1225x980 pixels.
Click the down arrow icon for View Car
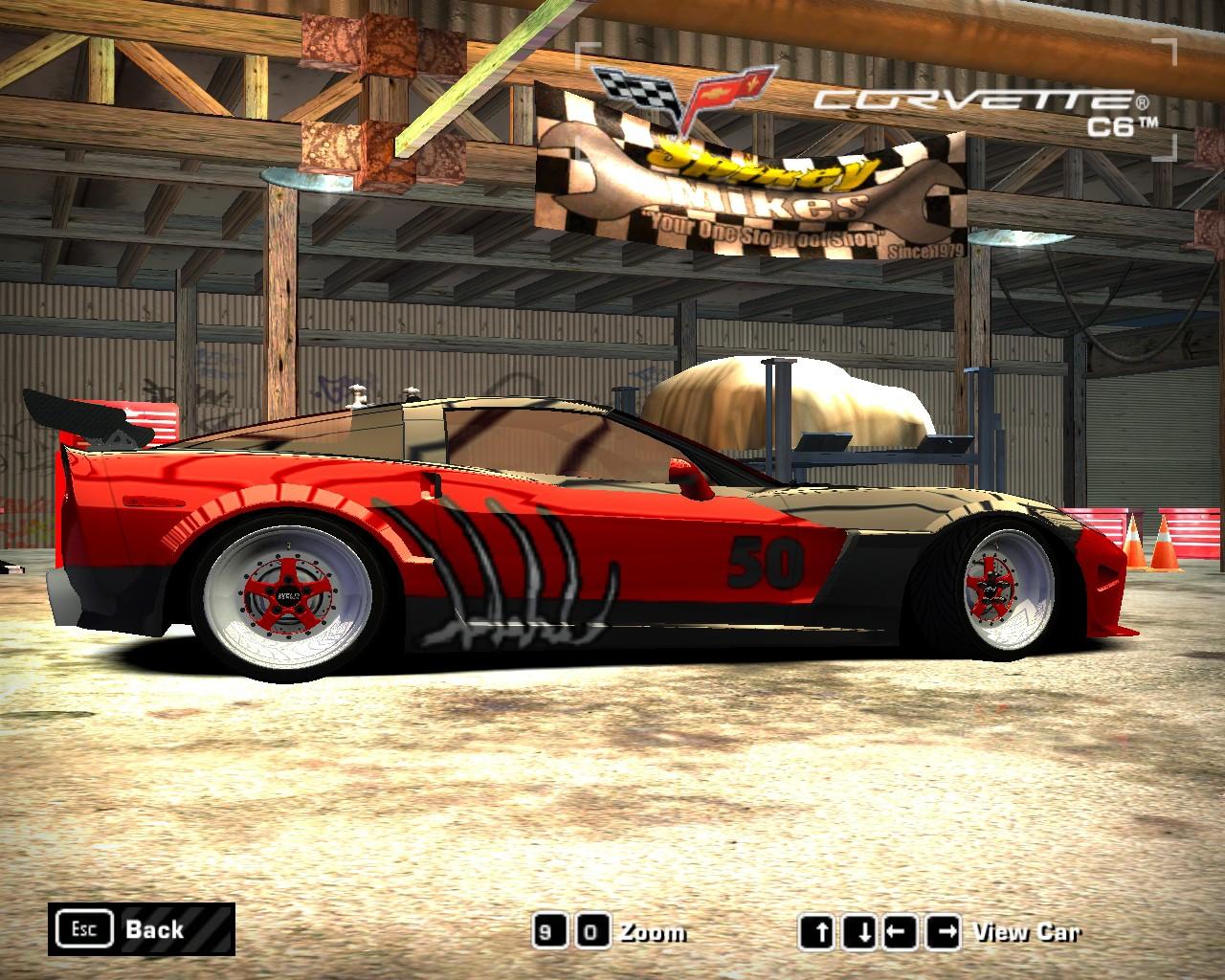(x=858, y=928)
